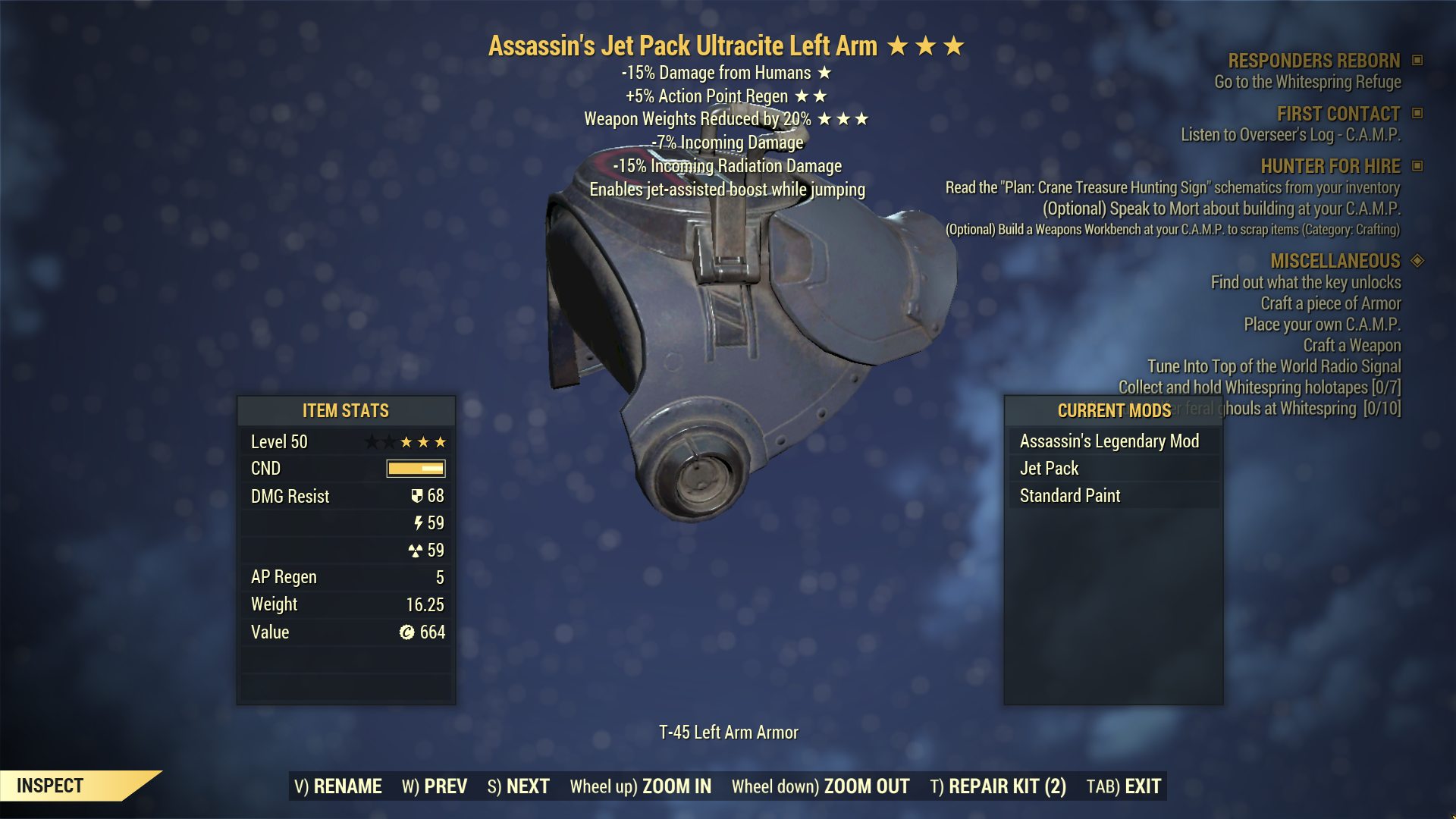Exit the inspect screen via EXIT
The image size is (1456, 819).
click(x=1124, y=786)
